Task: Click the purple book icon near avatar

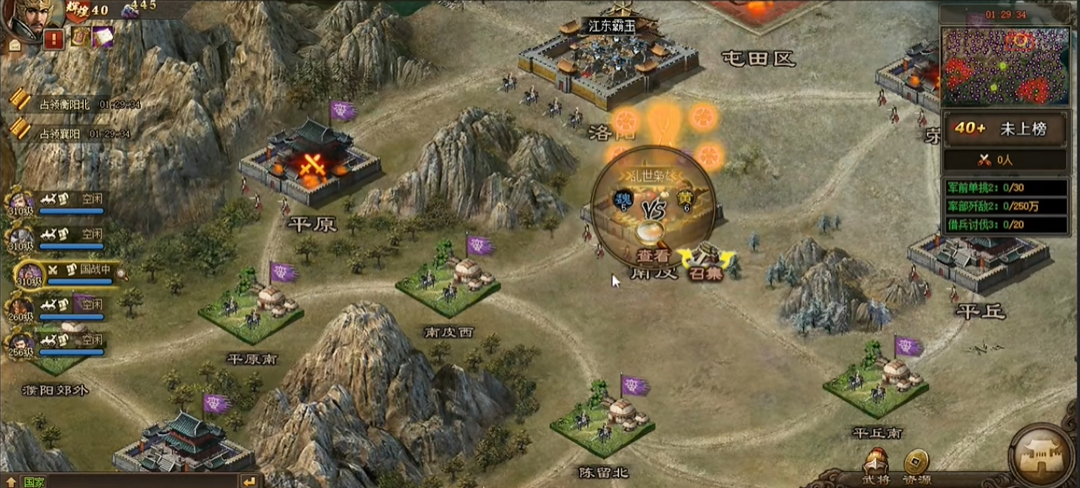Action: pos(103,36)
